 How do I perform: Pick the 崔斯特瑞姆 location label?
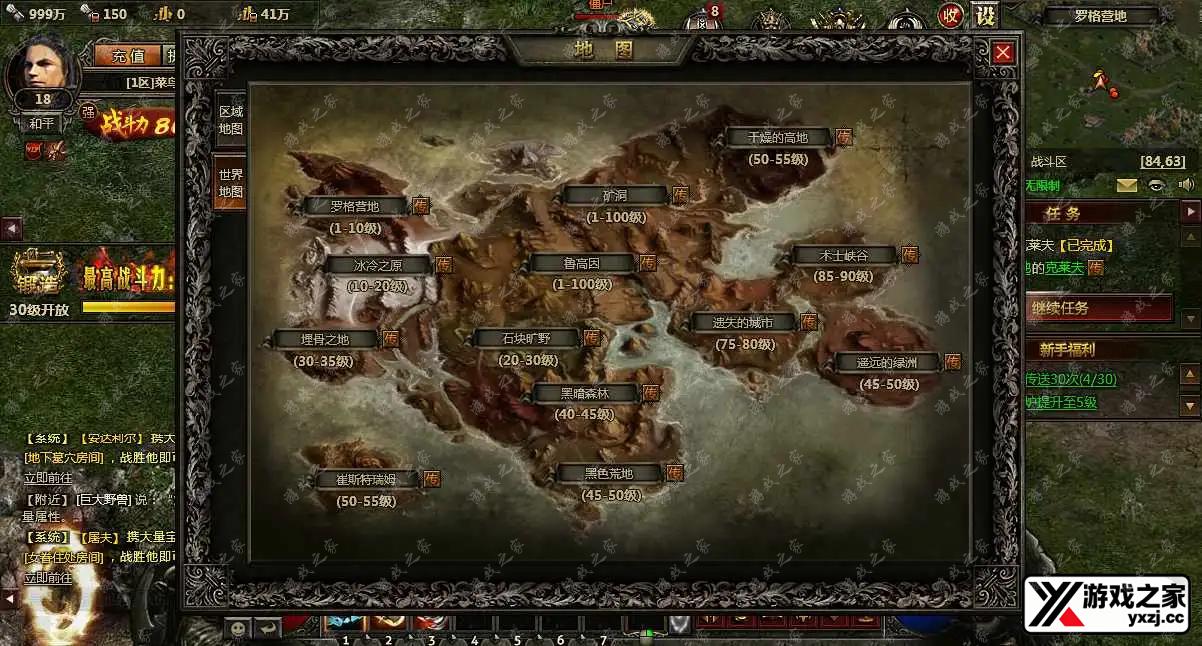click(365, 479)
